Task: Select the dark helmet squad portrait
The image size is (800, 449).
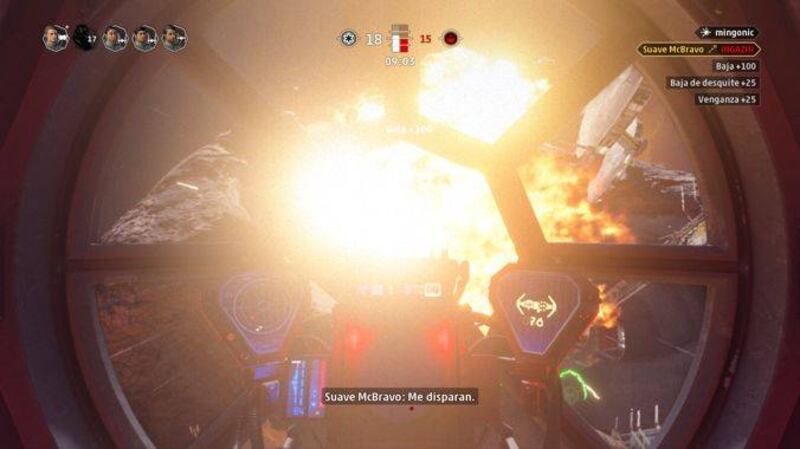Action: 84,38
